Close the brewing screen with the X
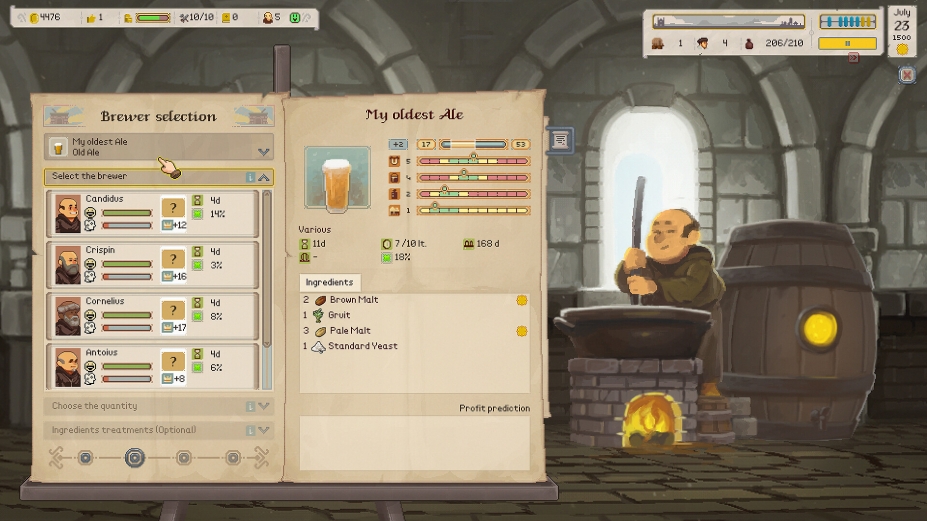This screenshot has height=521, width=927. pyautogui.click(x=906, y=75)
